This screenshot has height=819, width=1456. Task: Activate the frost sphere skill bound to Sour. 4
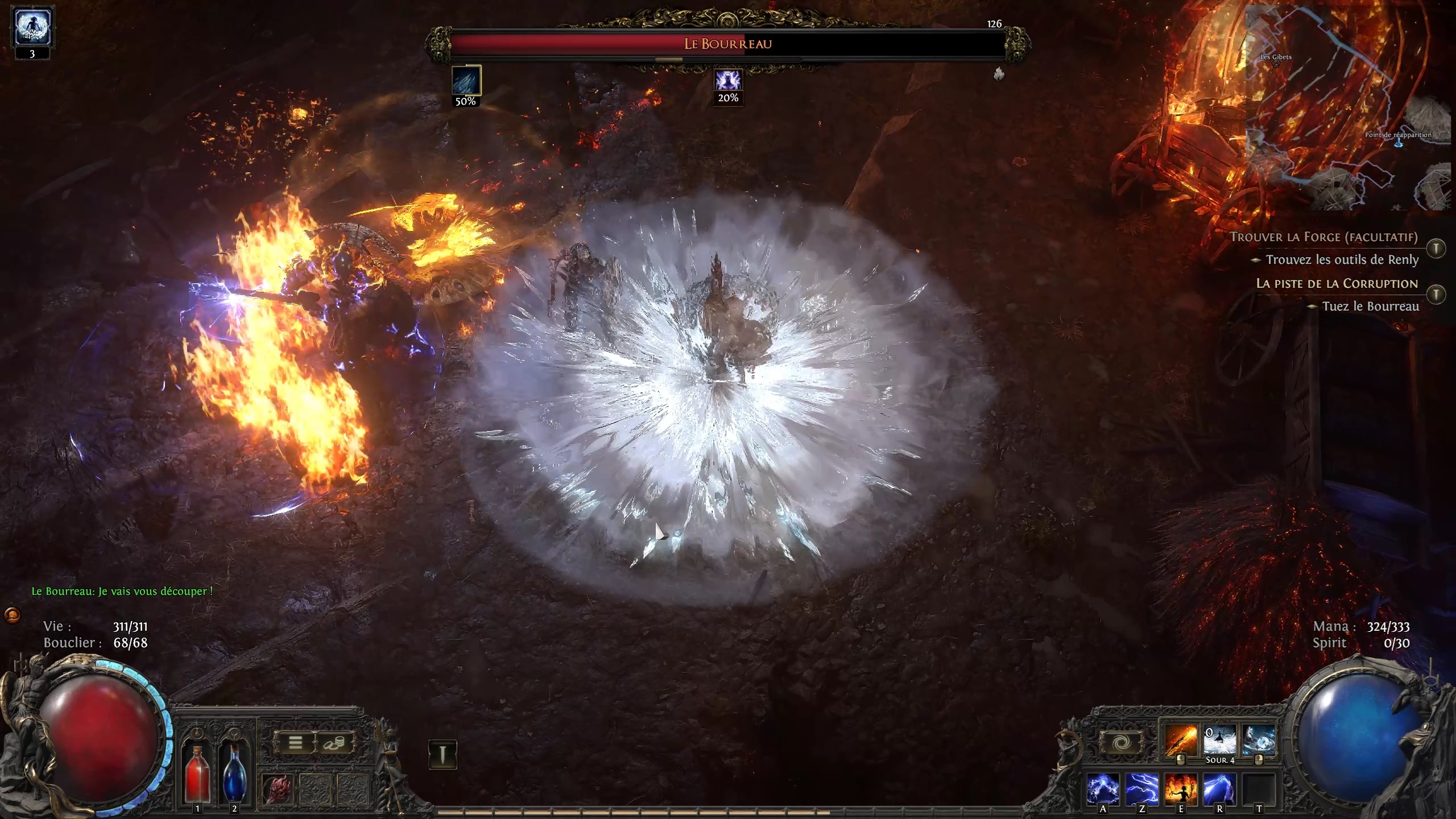click(1218, 739)
